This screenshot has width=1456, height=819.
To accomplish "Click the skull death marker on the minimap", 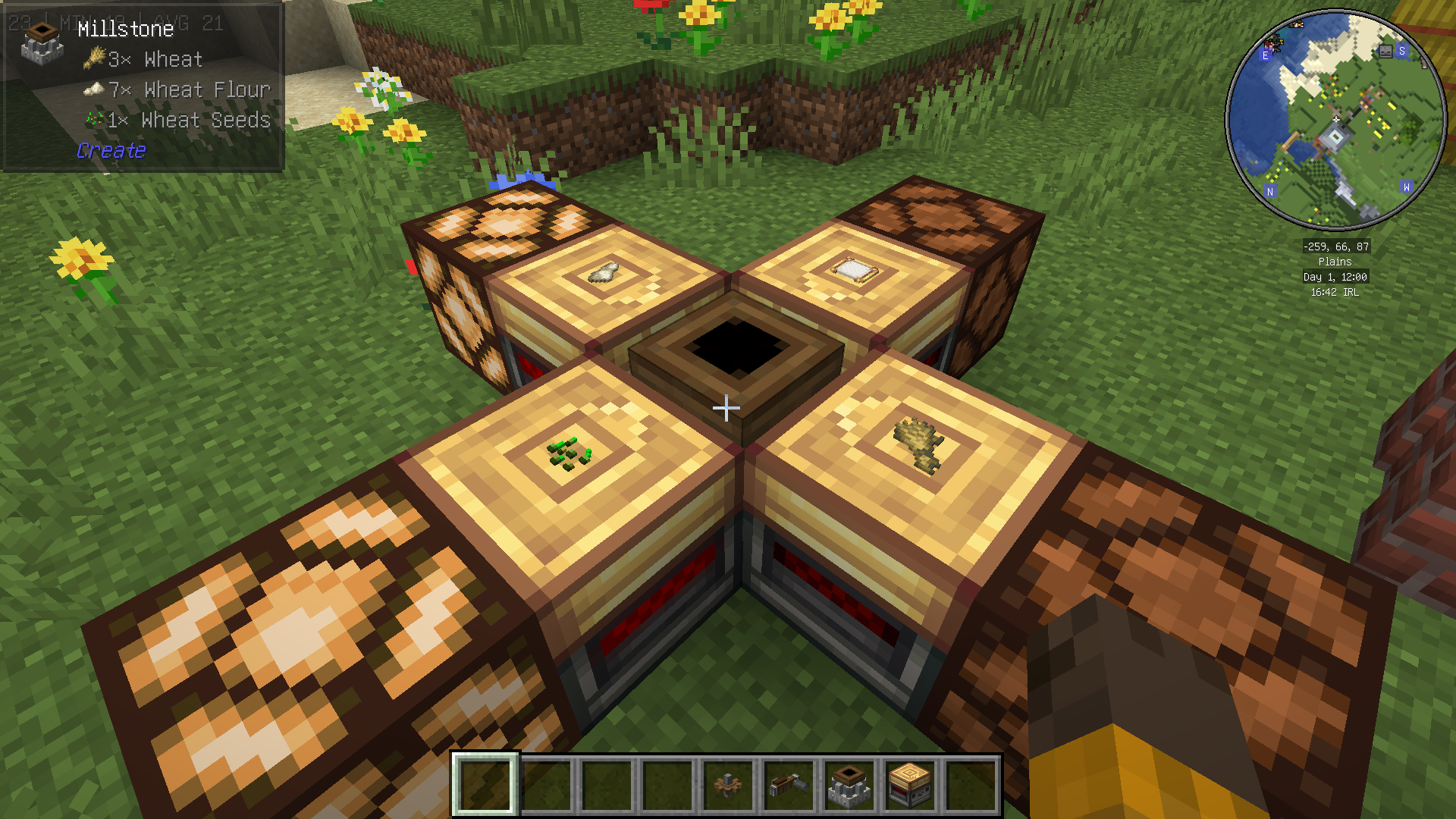I will pos(1386,52).
